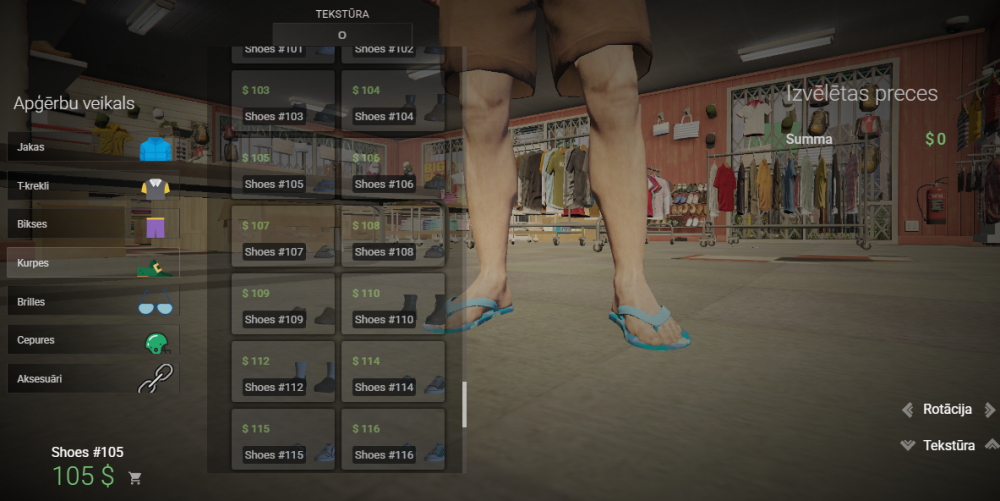Screen dimensions: 1000x501
Task: Switch to the Bikses category
Action: 93,224
